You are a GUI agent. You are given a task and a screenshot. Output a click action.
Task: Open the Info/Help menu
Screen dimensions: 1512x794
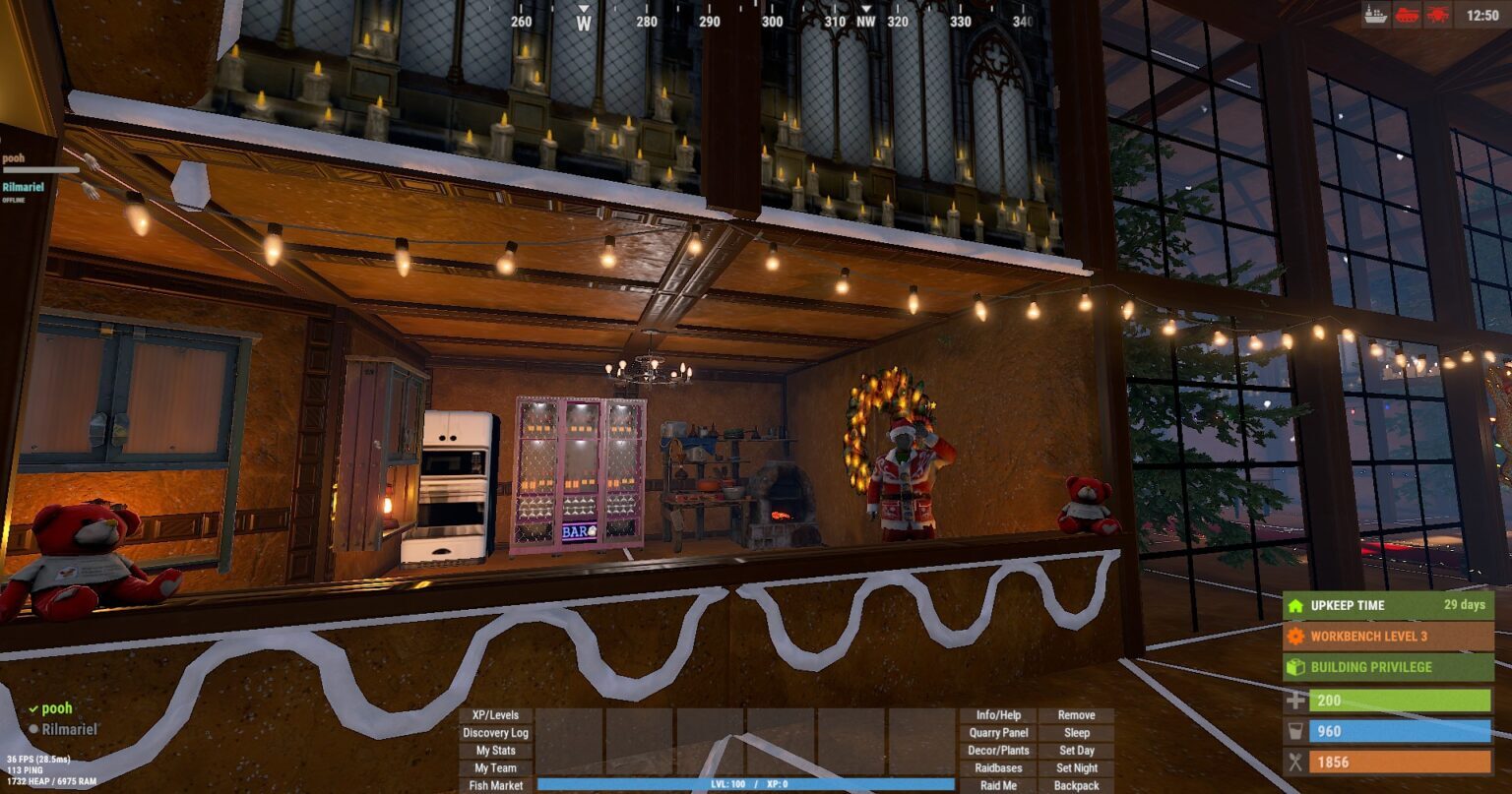(998, 715)
